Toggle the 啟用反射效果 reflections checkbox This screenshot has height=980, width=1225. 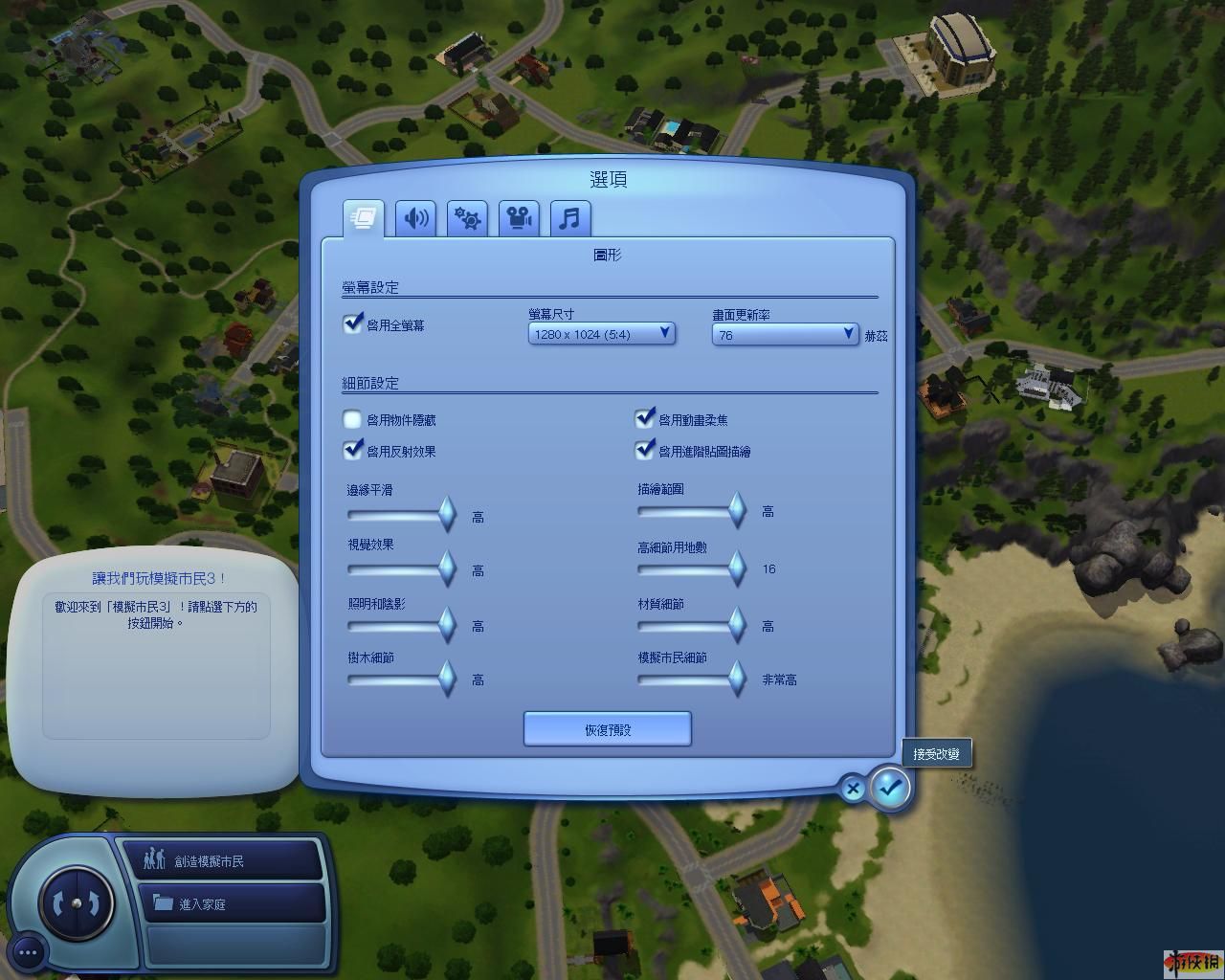pos(353,450)
